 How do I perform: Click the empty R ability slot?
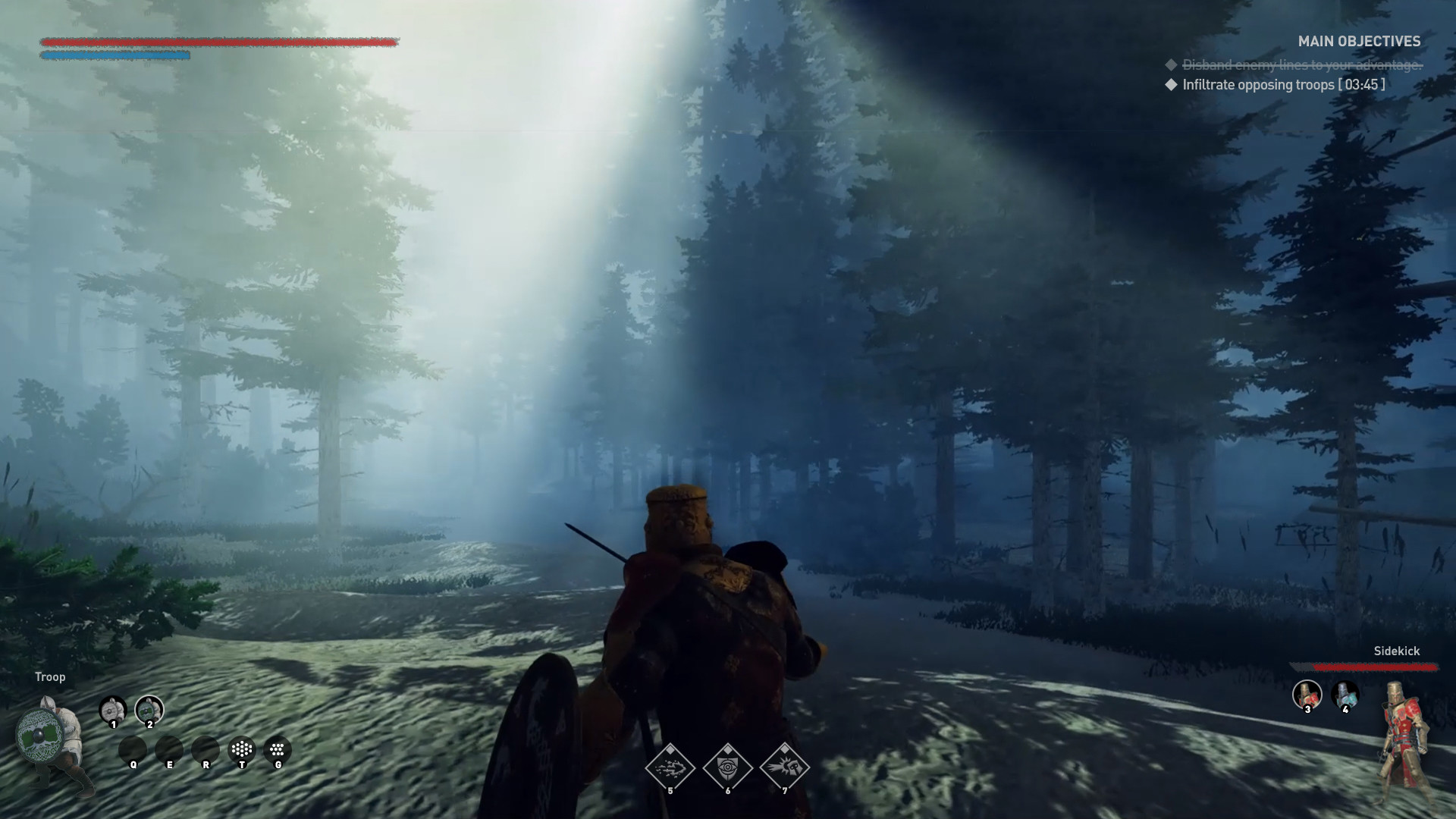[206, 750]
